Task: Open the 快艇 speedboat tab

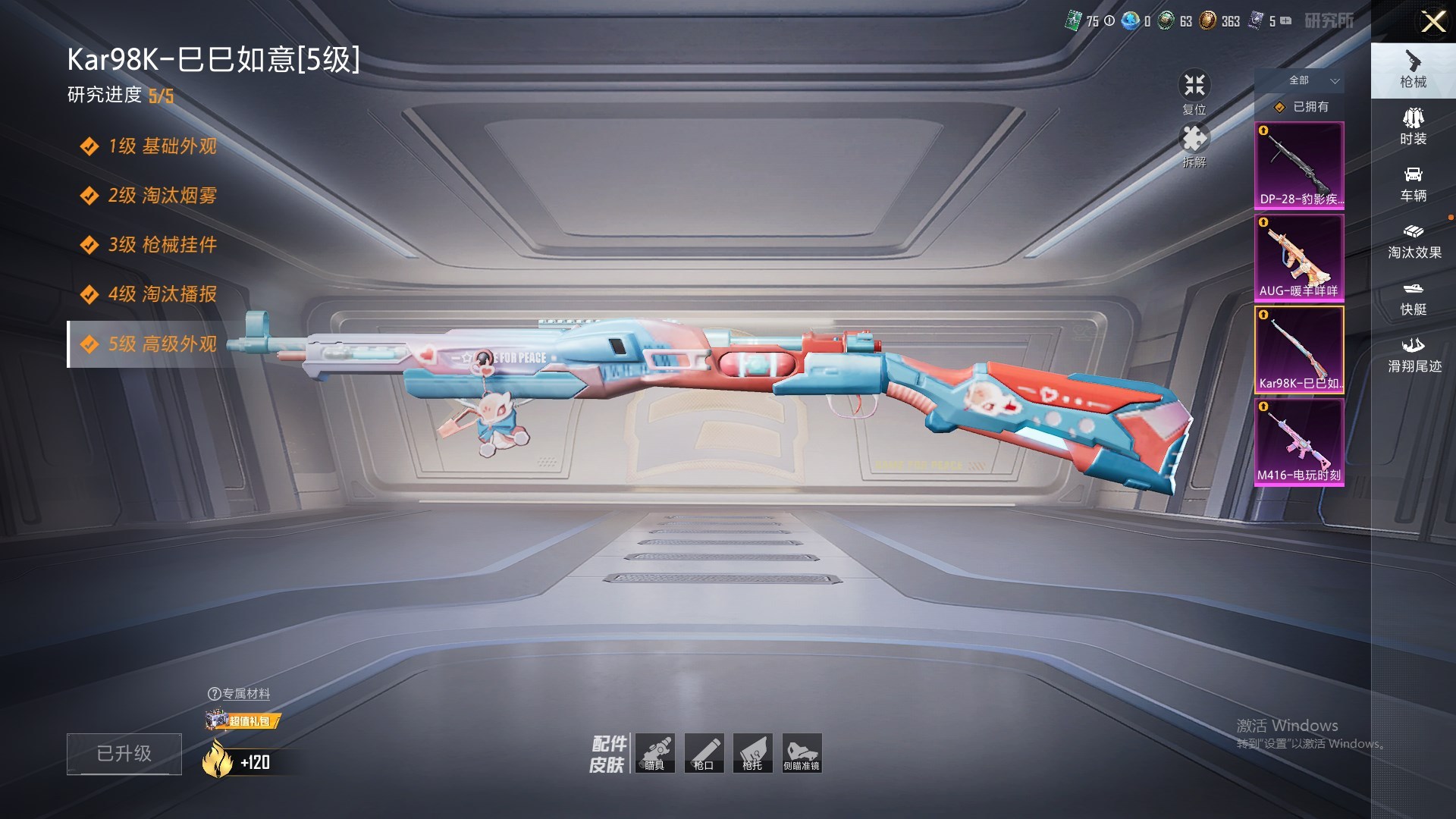Action: click(x=1413, y=298)
